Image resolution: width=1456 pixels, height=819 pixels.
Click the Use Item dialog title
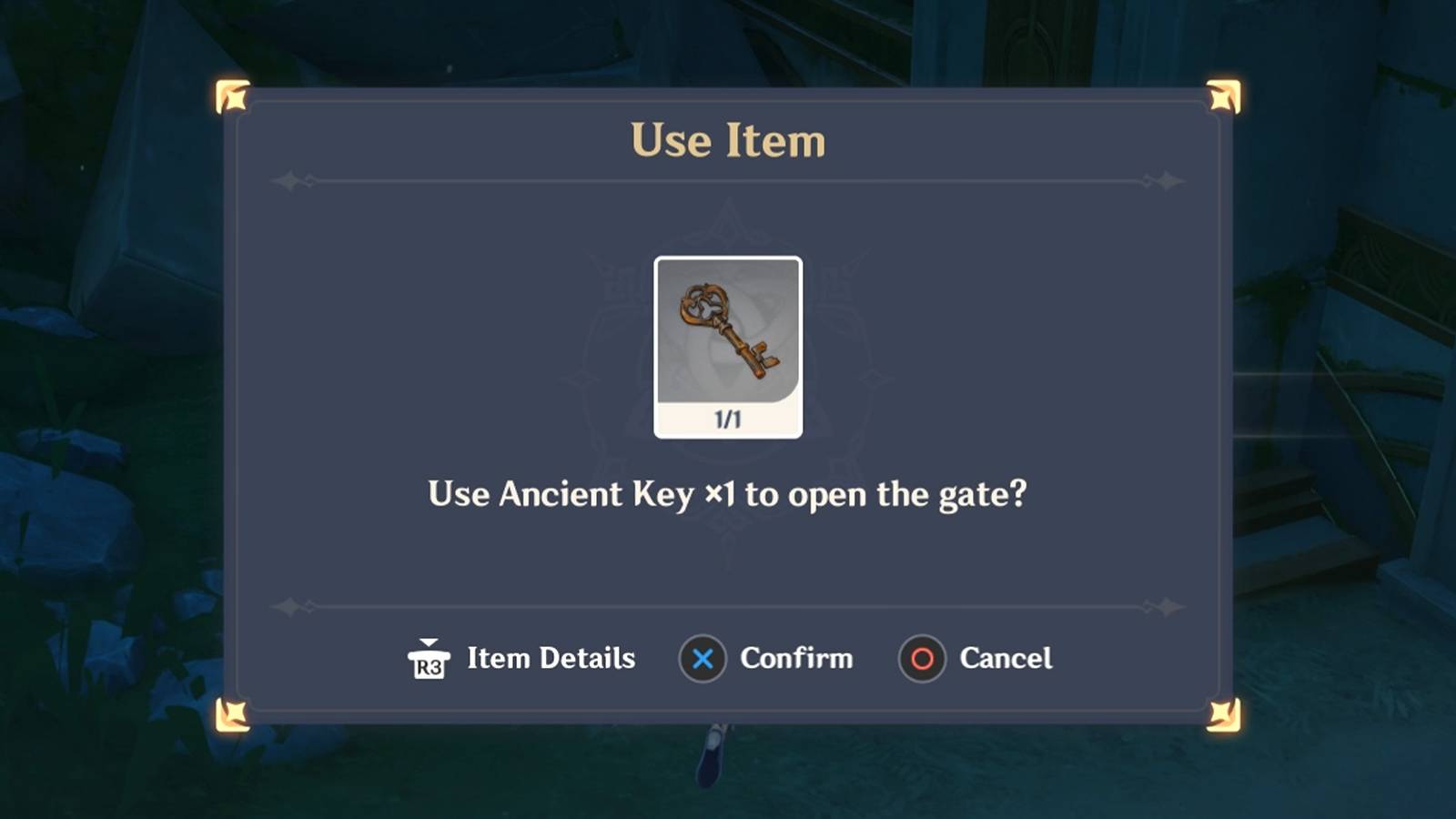(x=728, y=141)
